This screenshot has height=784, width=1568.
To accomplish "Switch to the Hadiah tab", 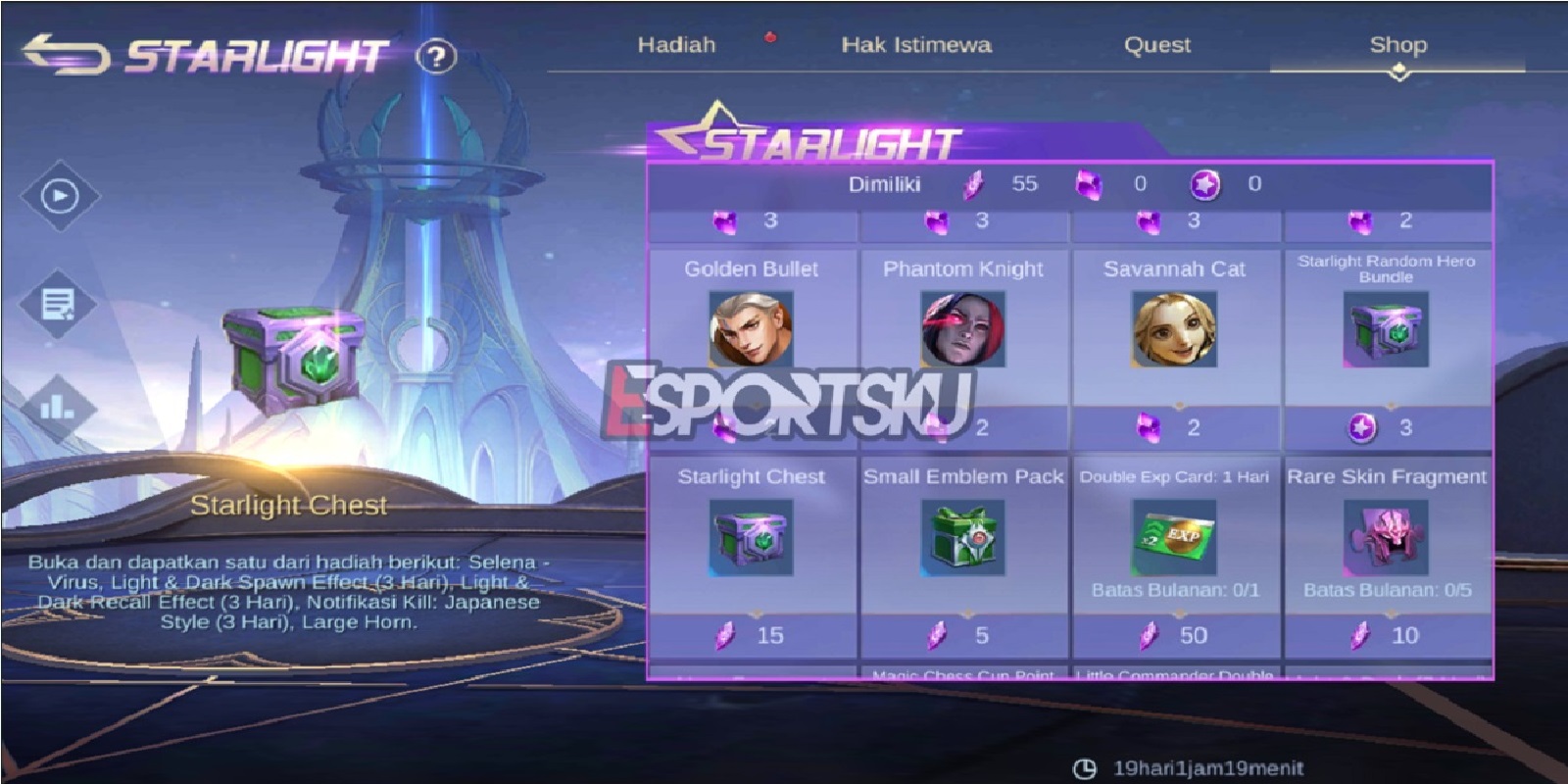I will pos(678,44).
